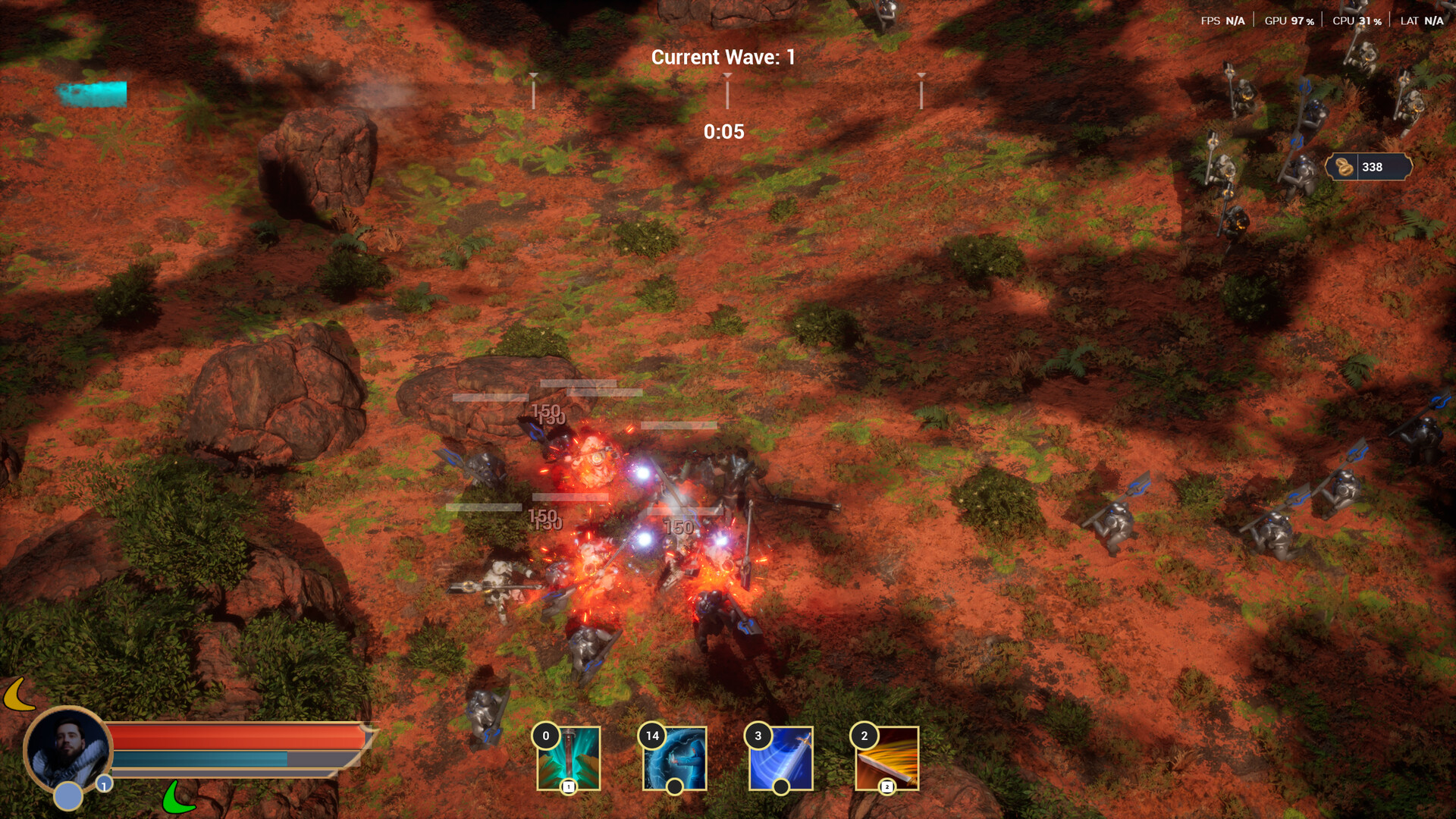Click the charge counter circle on the shield ability

(x=674, y=787)
